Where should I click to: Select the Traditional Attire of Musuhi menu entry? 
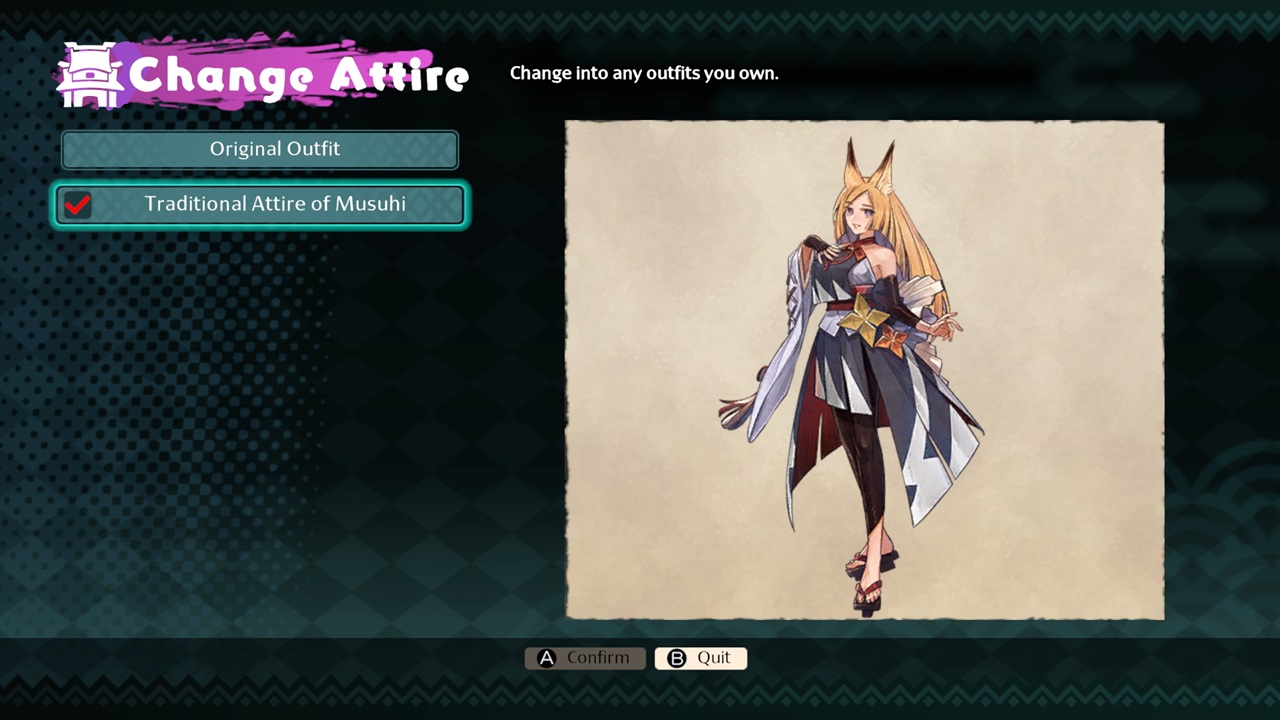point(260,203)
